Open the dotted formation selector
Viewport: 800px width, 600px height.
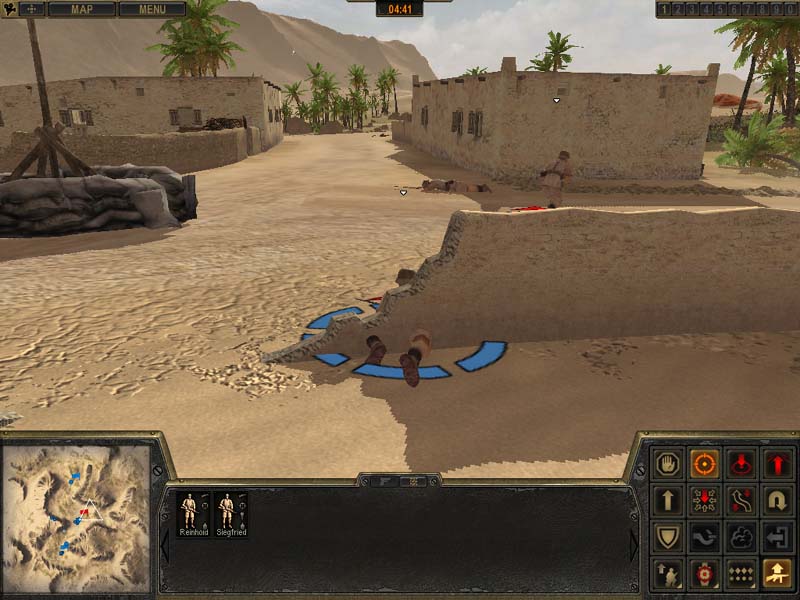(x=741, y=573)
